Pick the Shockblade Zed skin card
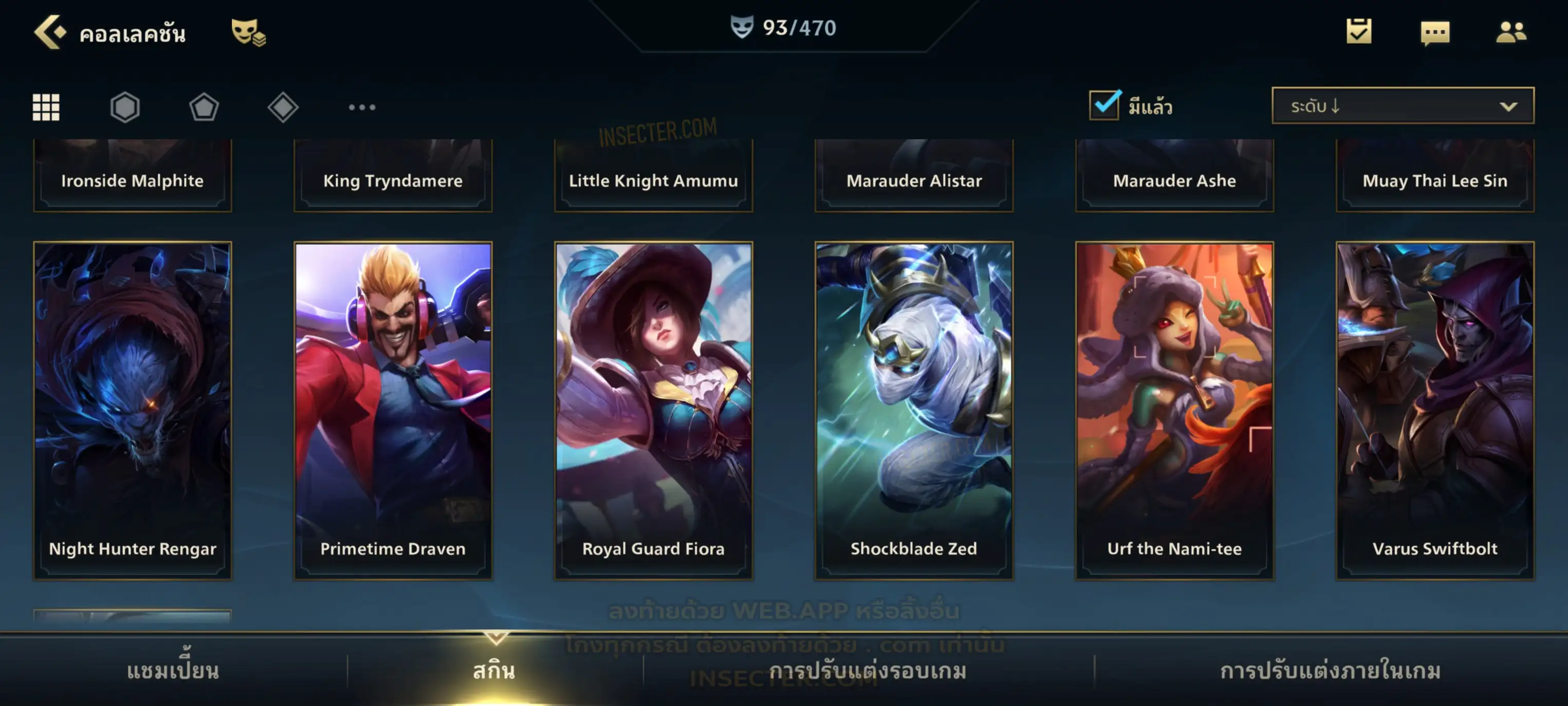This screenshot has width=1568, height=706. pyautogui.click(x=914, y=410)
